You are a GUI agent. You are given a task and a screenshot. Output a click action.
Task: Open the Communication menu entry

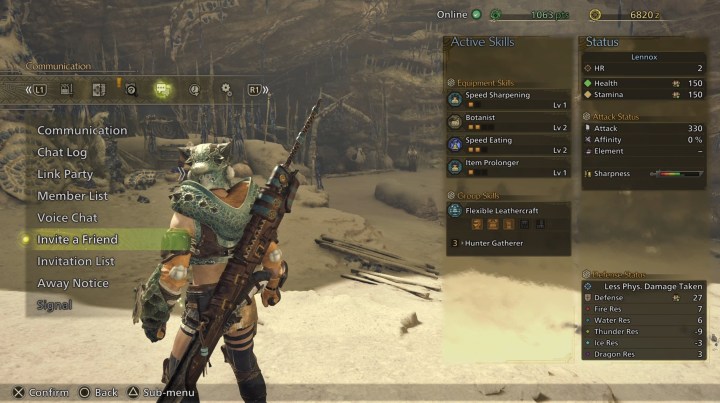pos(82,130)
